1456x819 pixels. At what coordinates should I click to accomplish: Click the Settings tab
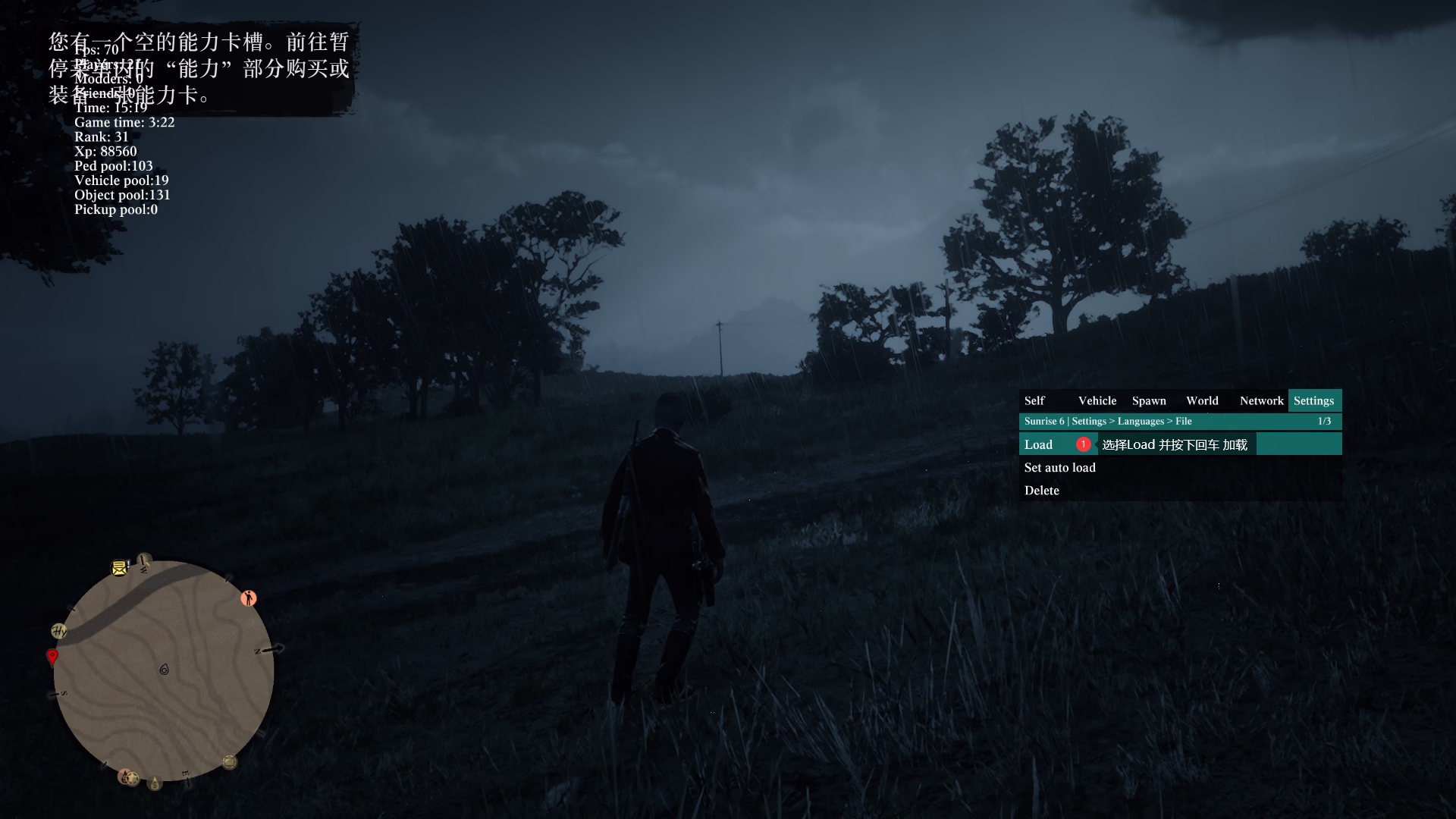tap(1313, 400)
